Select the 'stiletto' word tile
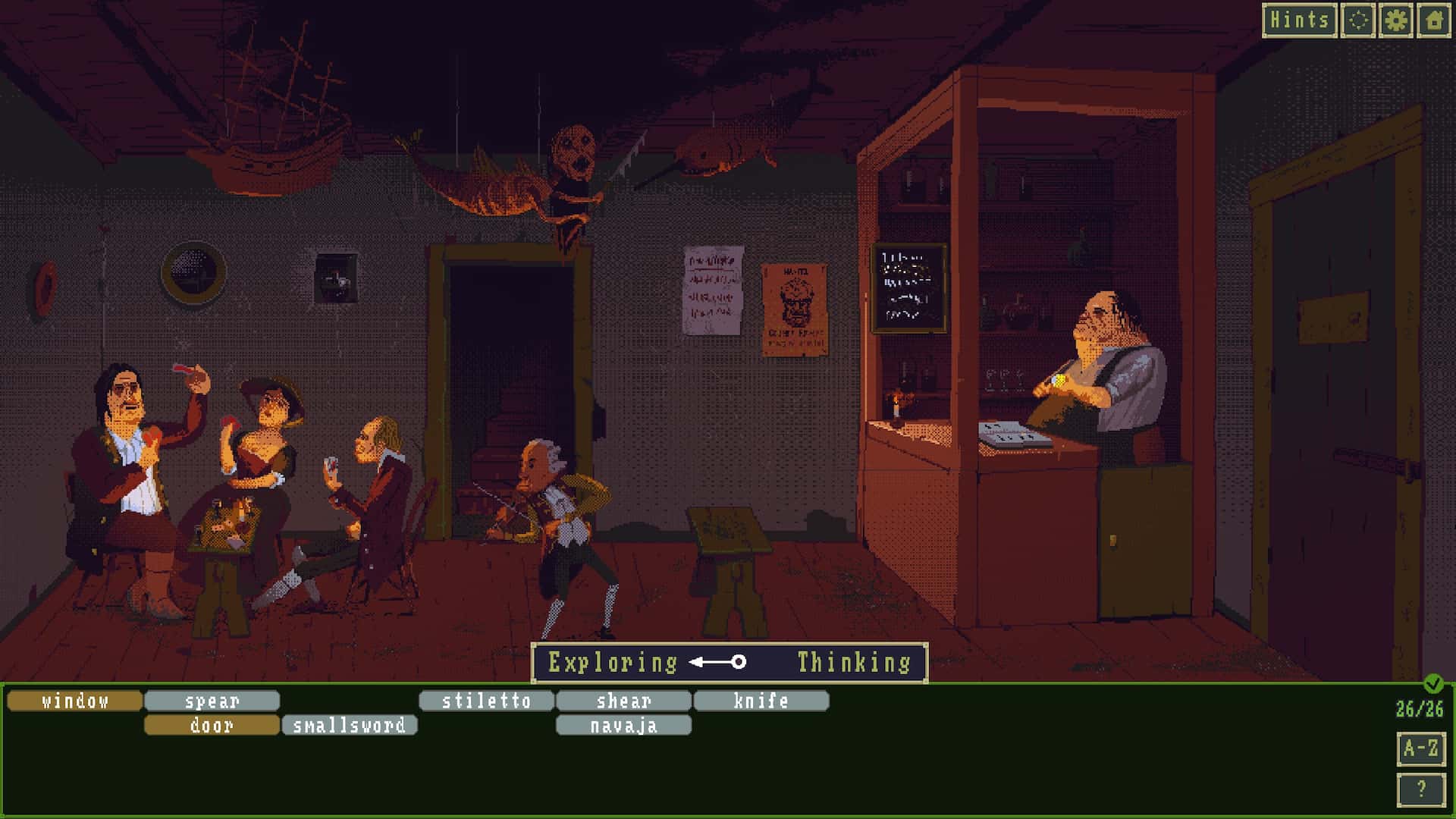The height and width of the screenshot is (819, 1456). (x=485, y=701)
